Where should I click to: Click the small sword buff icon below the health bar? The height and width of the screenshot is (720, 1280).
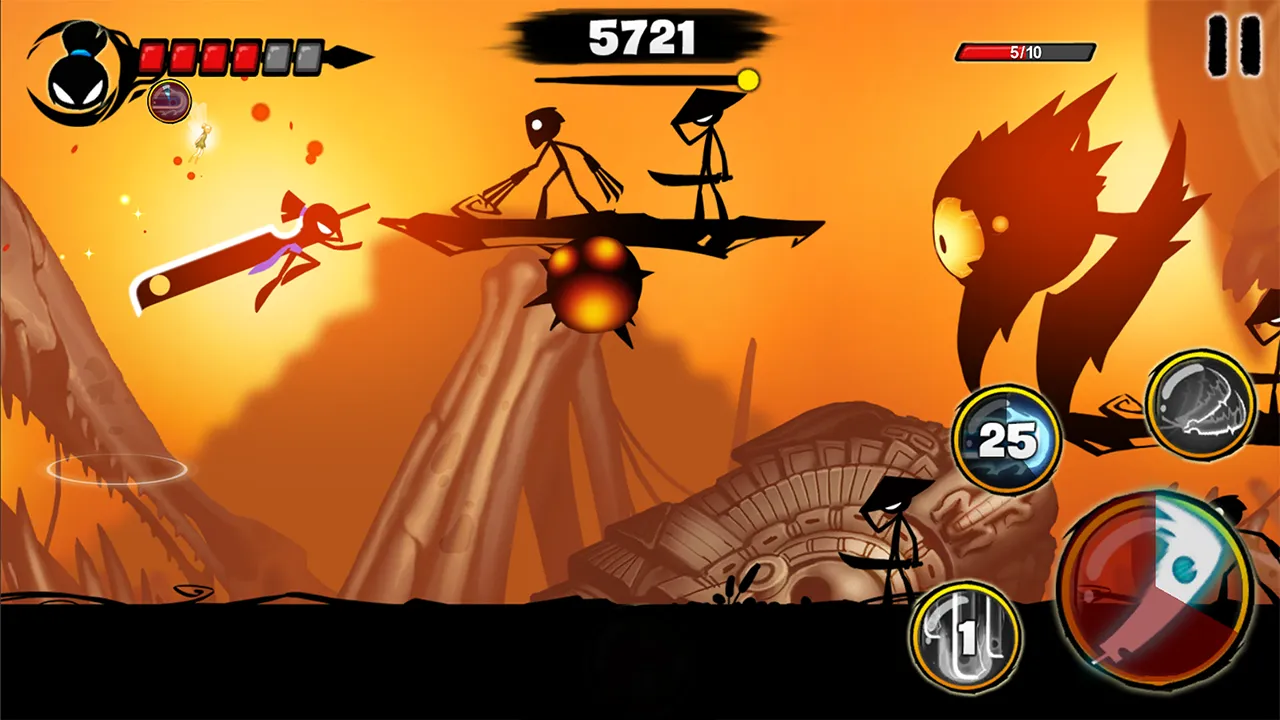pyautogui.click(x=168, y=103)
